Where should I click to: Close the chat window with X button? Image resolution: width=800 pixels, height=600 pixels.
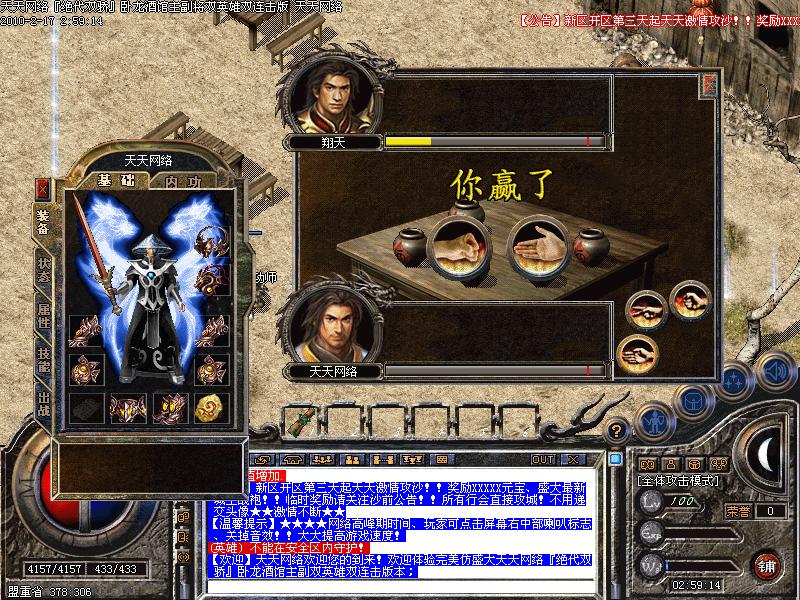[573, 459]
